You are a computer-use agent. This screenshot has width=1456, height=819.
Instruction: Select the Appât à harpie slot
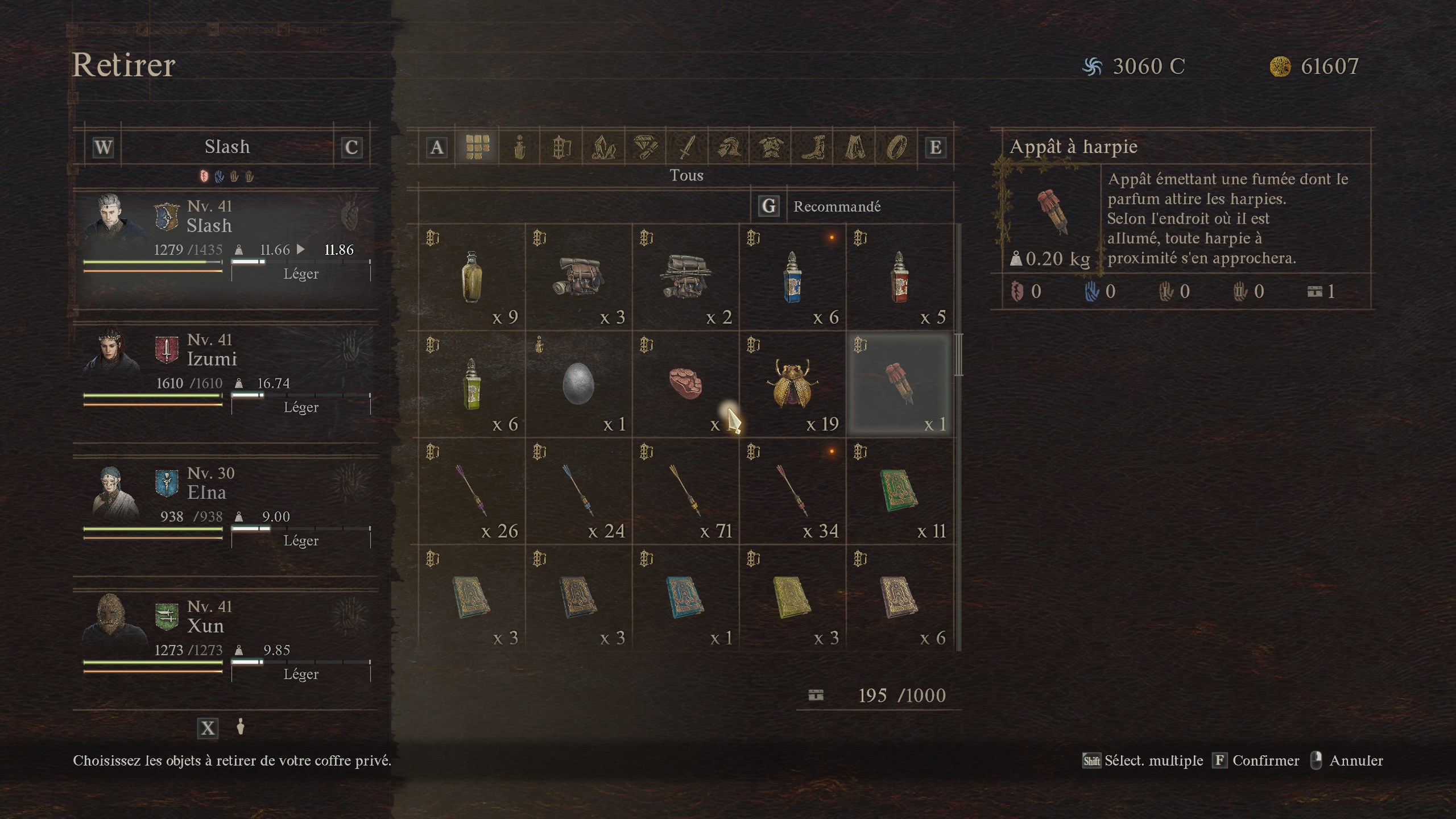click(x=900, y=384)
